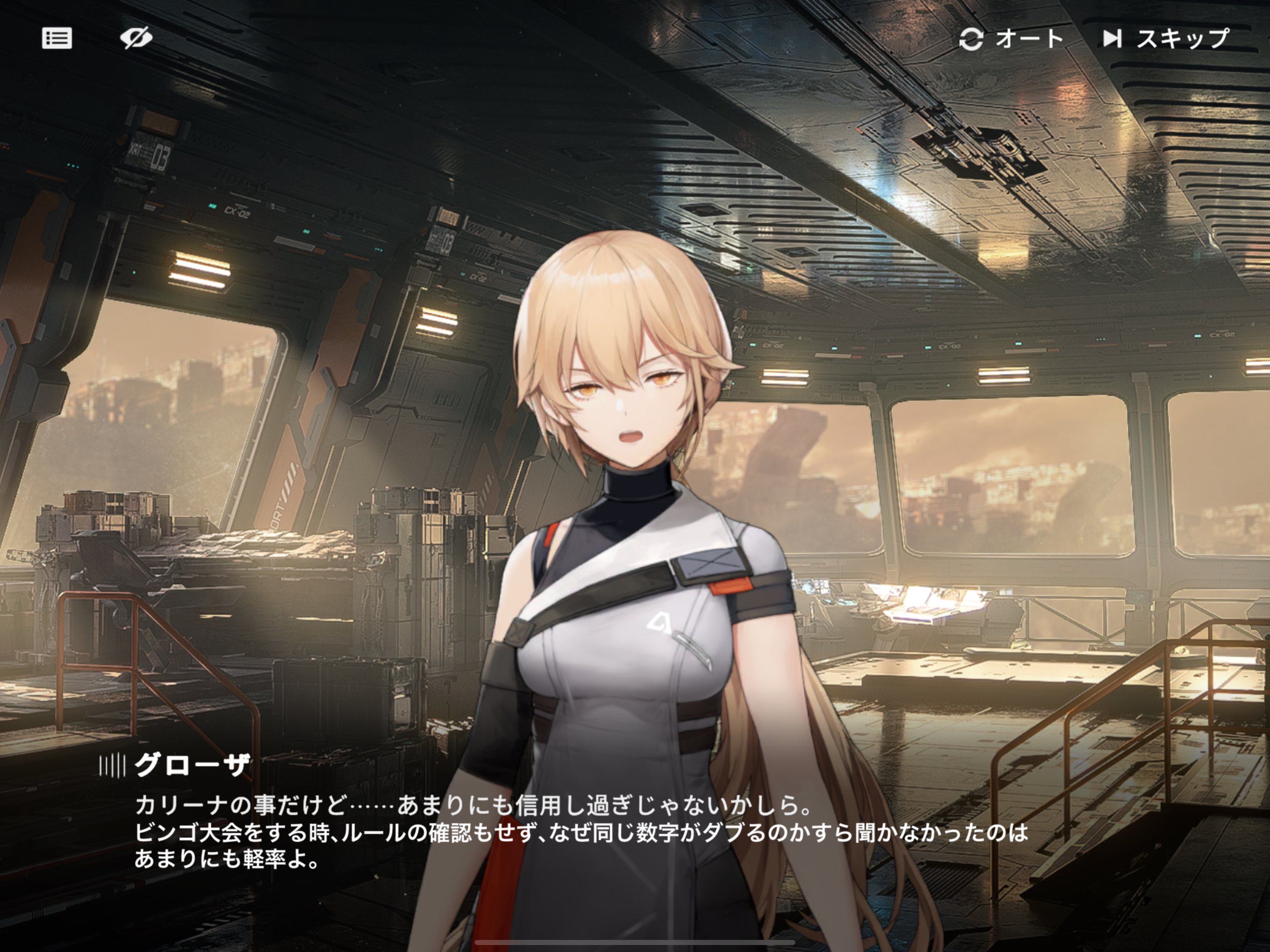This screenshot has width=1270, height=952.
Task: Skip the story with スキップ button
Action: click(1165, 39)
